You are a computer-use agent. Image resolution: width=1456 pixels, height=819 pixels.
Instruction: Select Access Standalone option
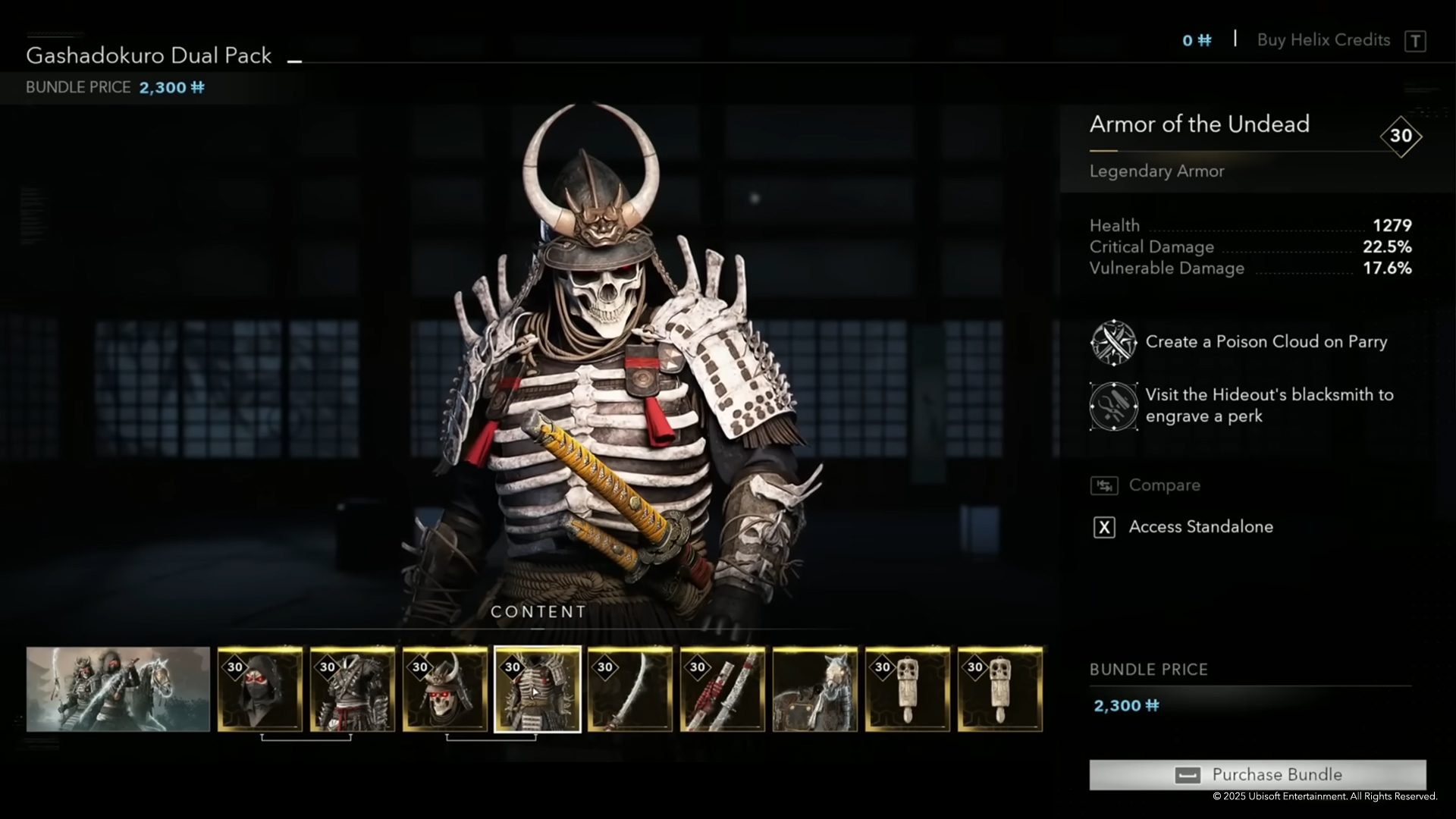pyautogui.click(x=1200, y=527)
